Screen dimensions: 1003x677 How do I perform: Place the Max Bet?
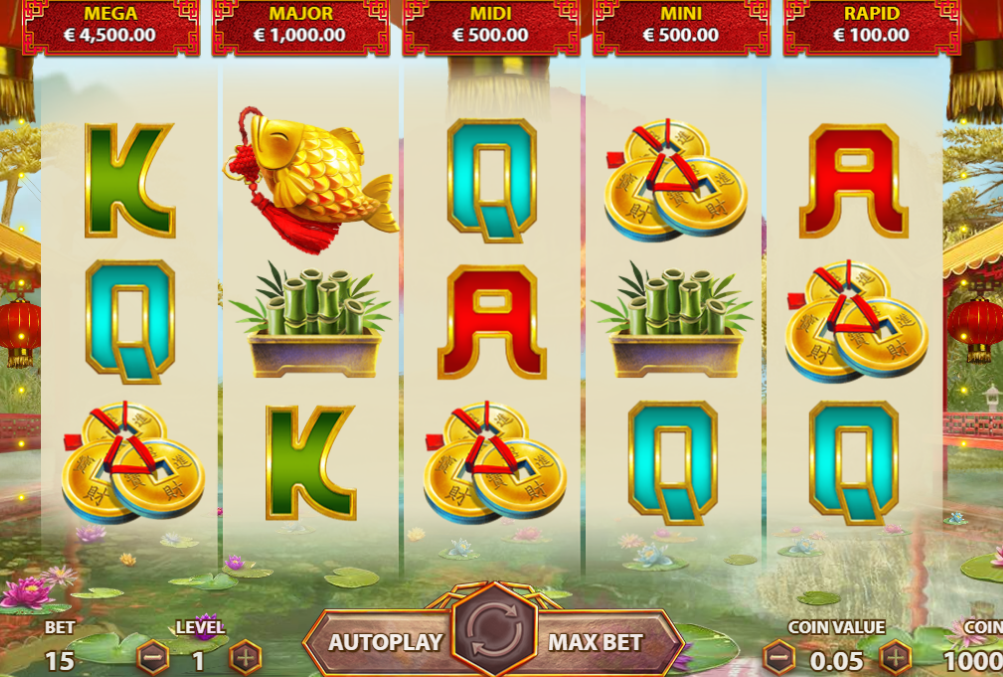click(596, 642)
